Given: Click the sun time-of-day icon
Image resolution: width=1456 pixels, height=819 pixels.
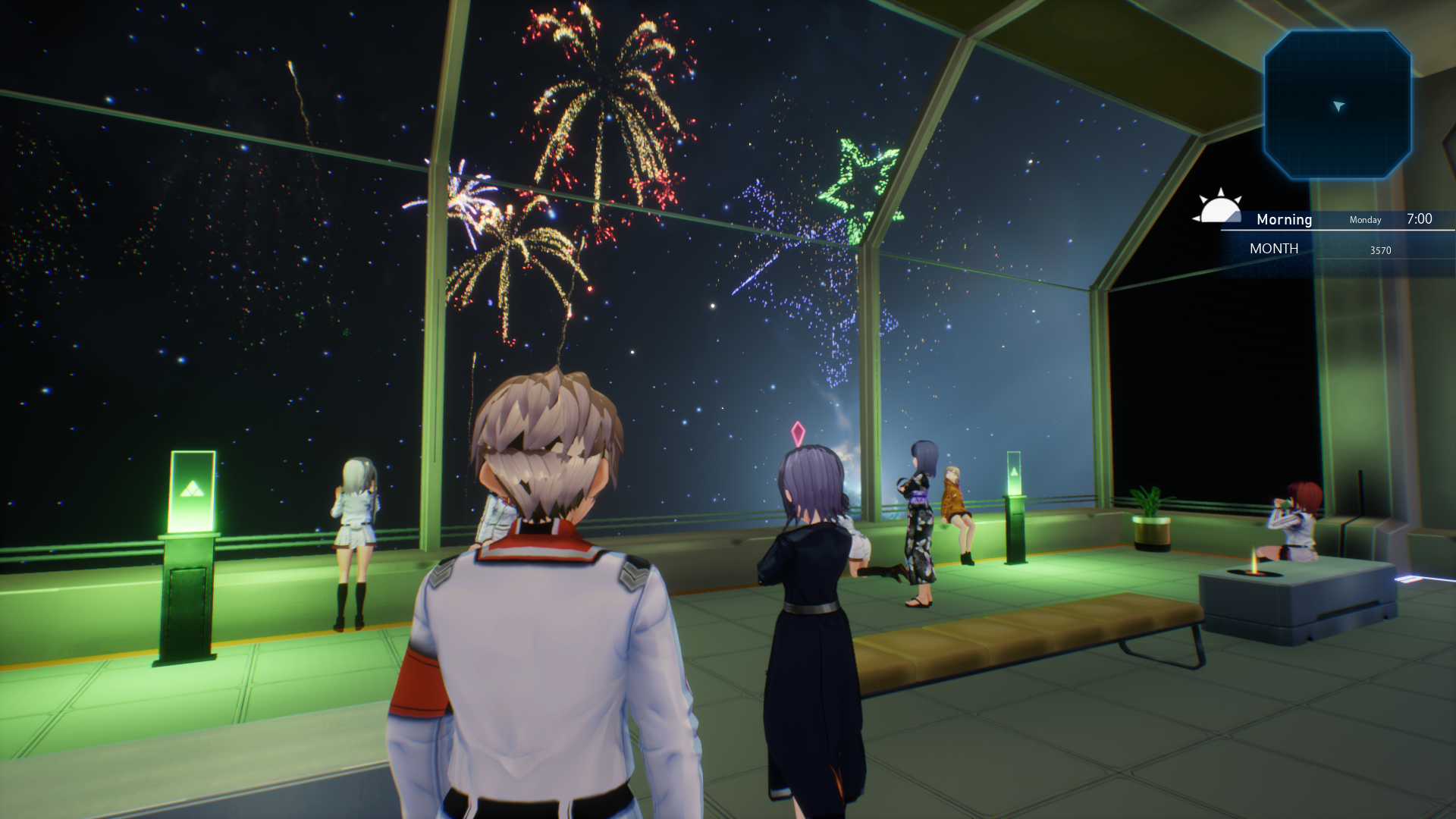Looking at the screenshot, I should point(1219,207).
